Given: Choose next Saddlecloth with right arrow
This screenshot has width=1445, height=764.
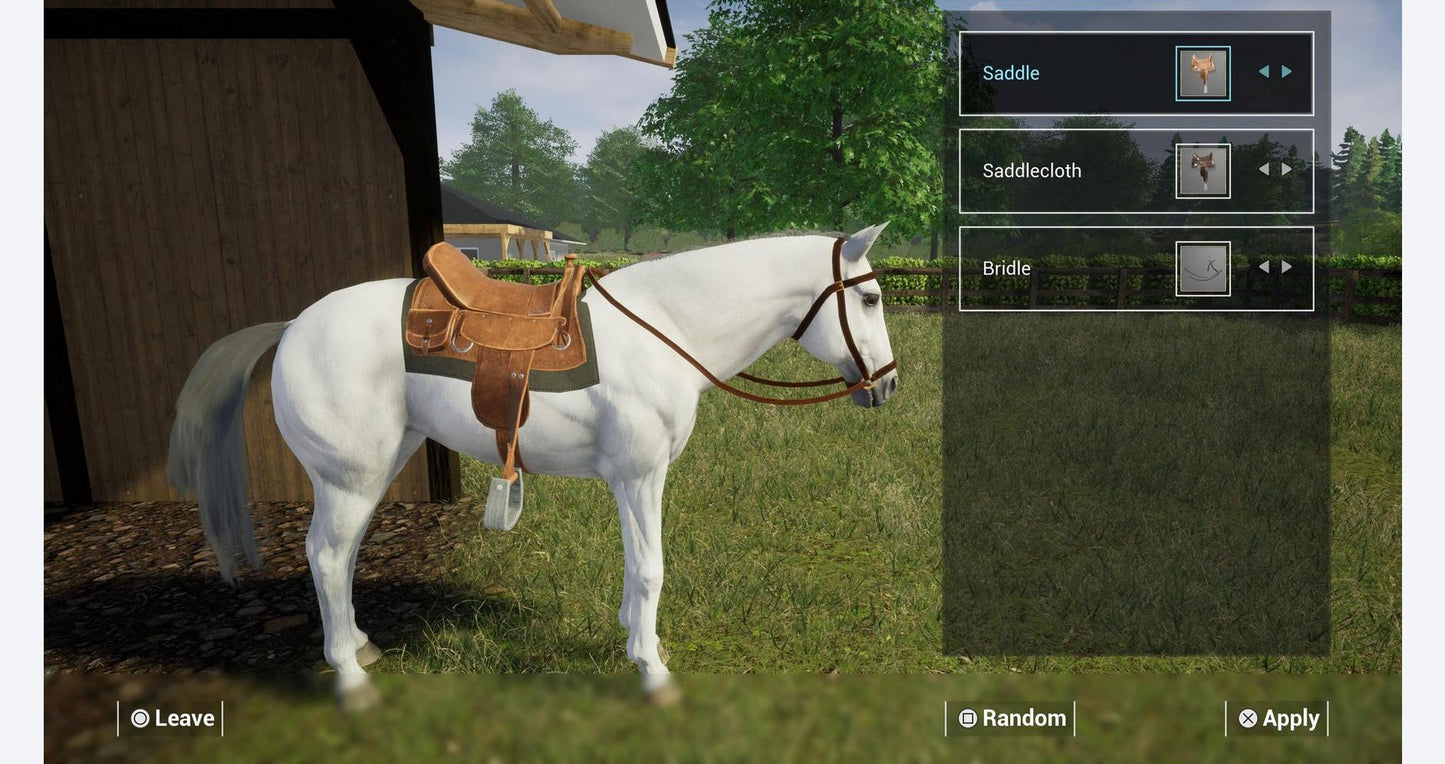Looking at the screenshot, I should tap(1287, 169).
